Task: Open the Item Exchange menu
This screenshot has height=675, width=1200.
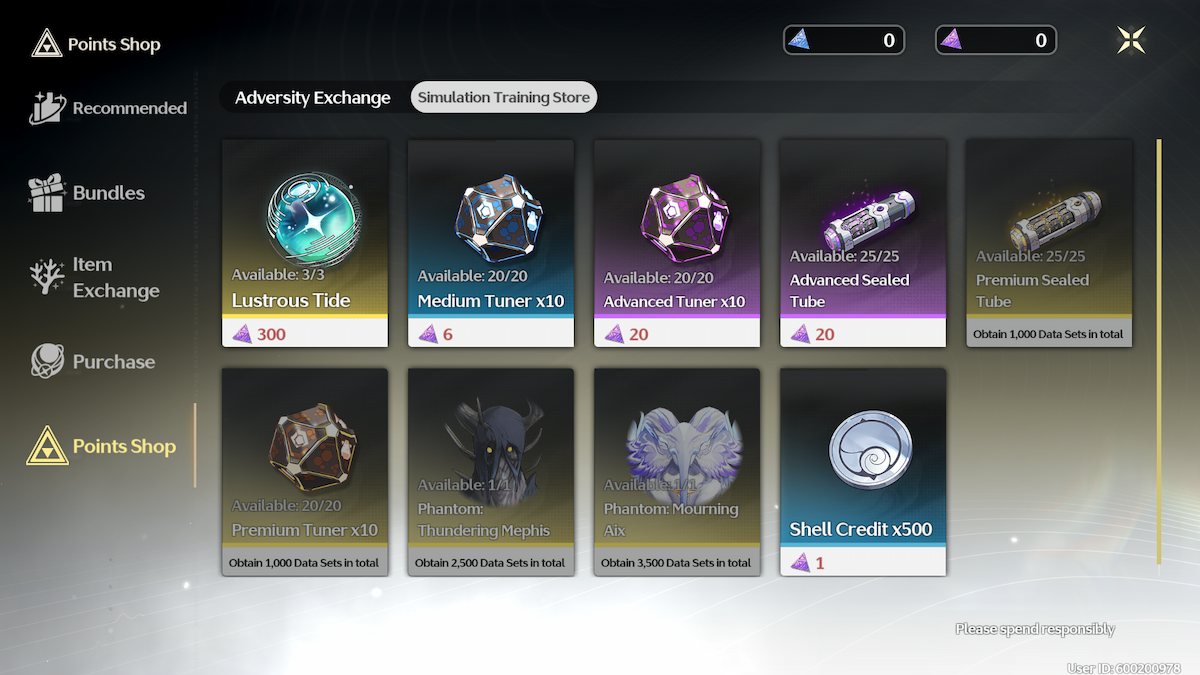Action: pyautogui.click(x=95, y=278)
